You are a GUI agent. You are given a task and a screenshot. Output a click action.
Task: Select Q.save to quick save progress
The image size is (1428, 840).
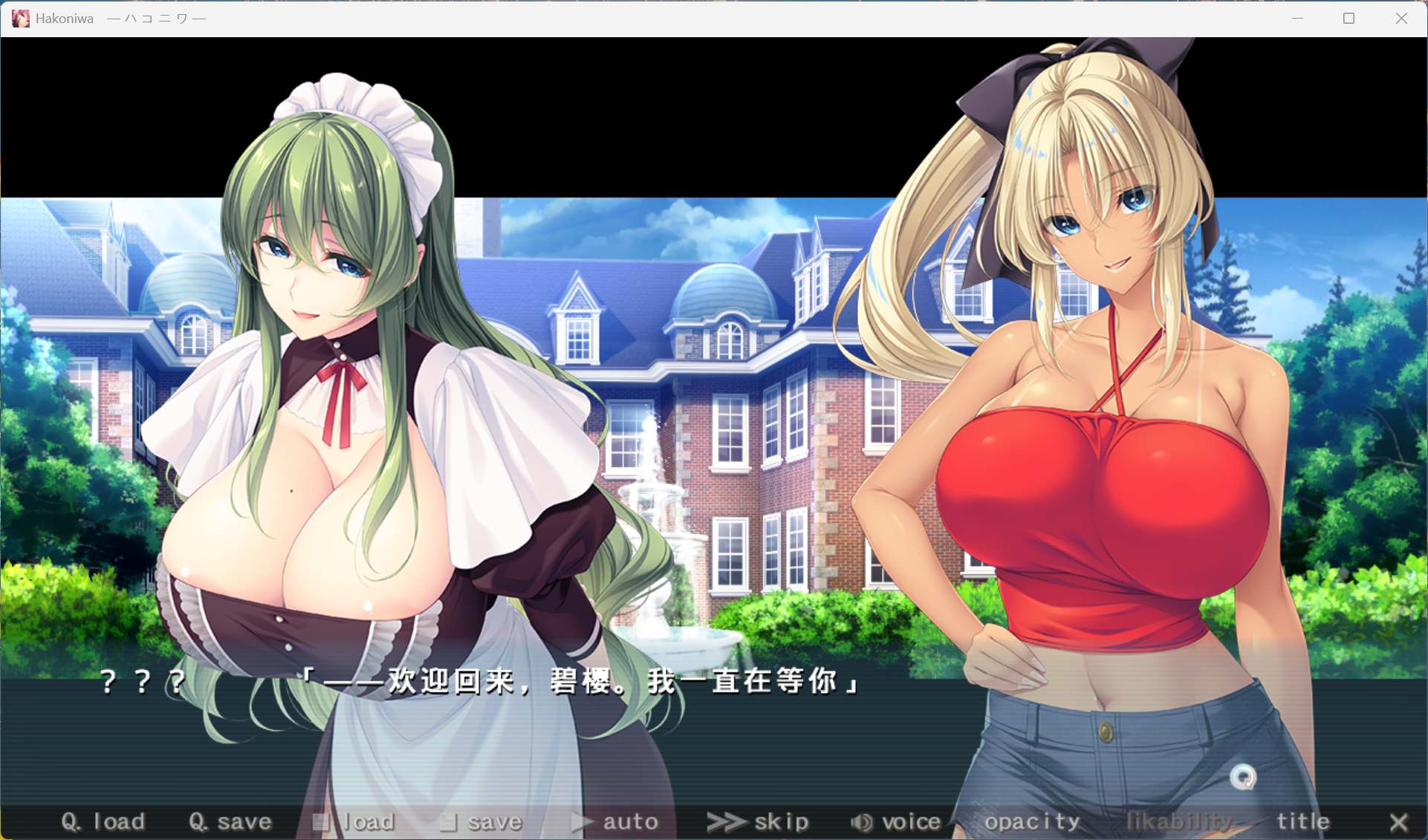tap(230, 821)
